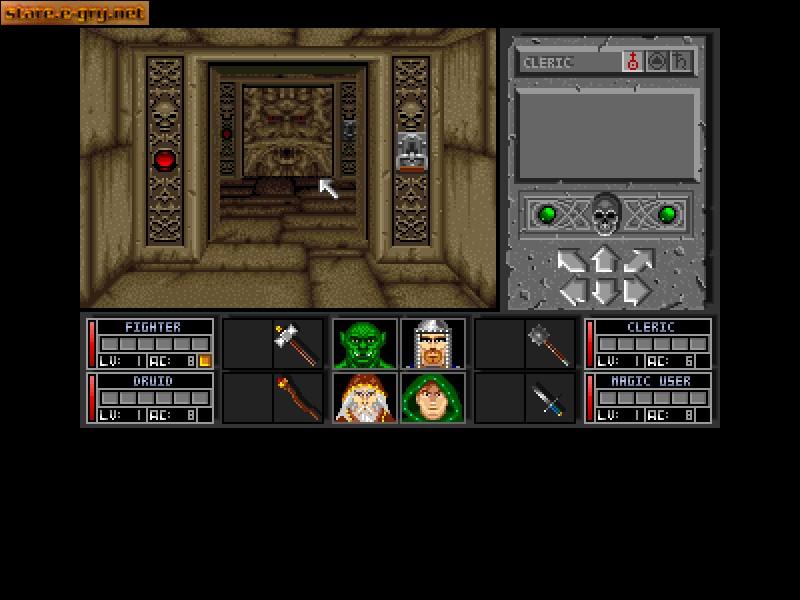
Task: Select the Saturn-like glyph icon in Cleric header
Action: (681, 62)
